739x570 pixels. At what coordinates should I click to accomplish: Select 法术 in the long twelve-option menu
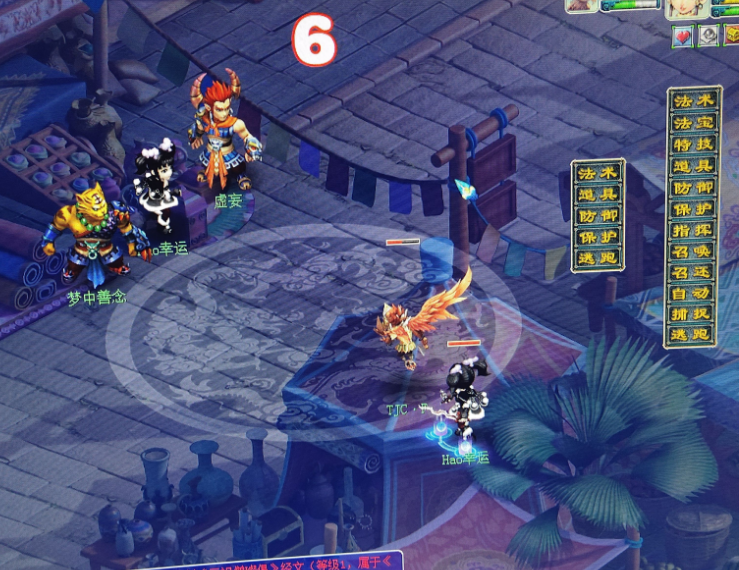(x=693, y=101)
